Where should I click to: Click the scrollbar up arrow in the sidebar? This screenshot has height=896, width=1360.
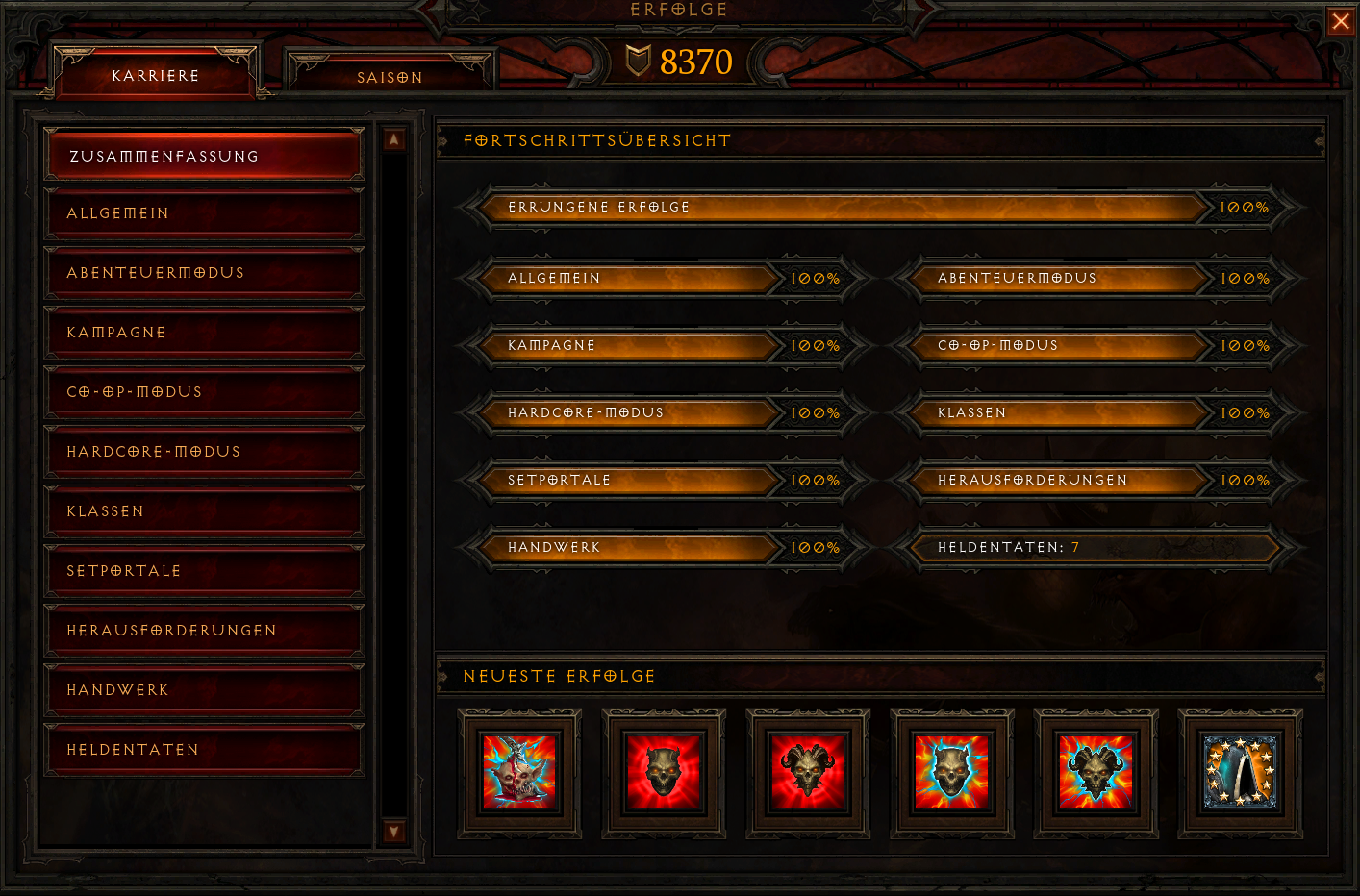pyautogui.click(x=393, y=139)
